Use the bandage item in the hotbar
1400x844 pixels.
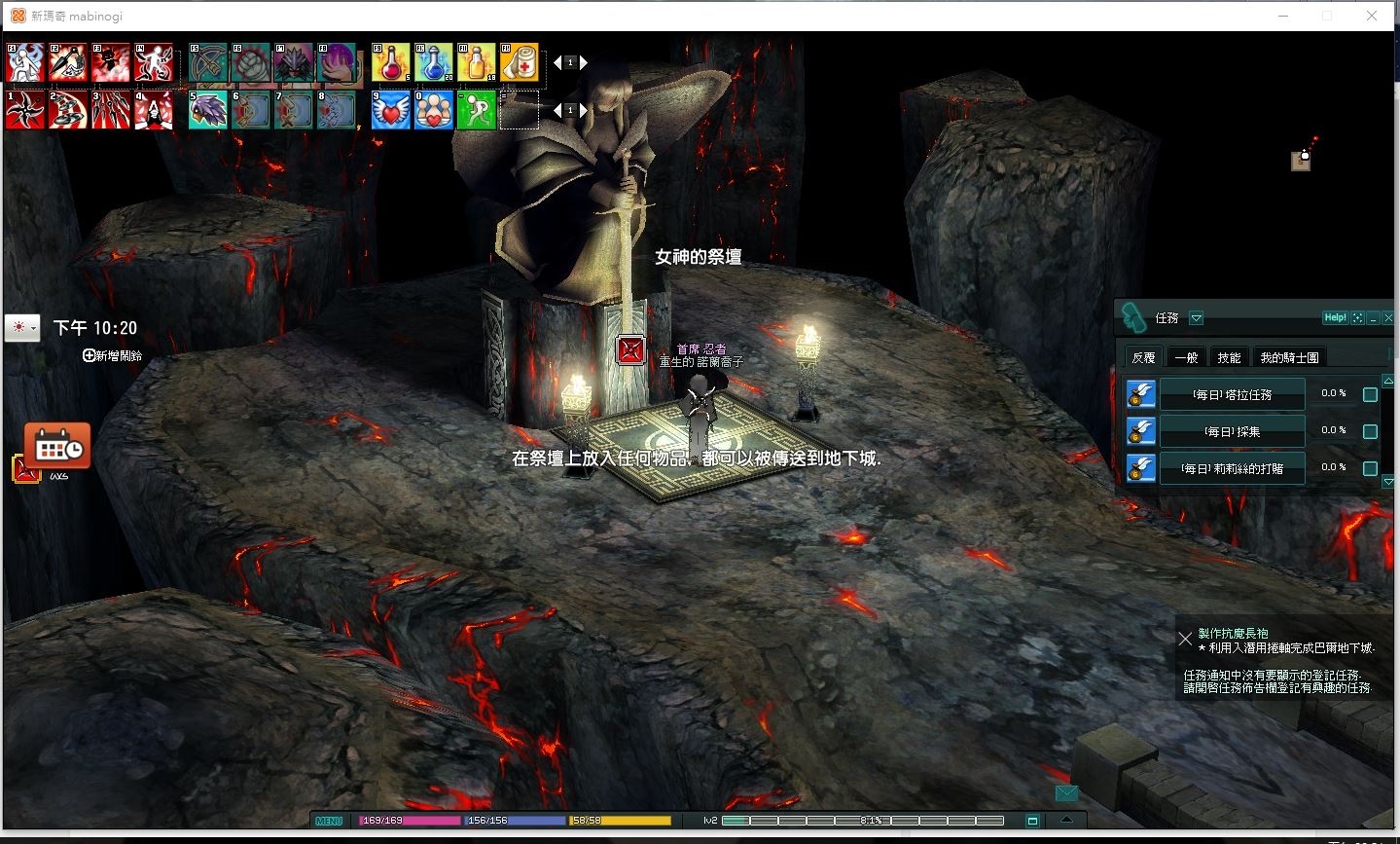[x=520, y=62]
